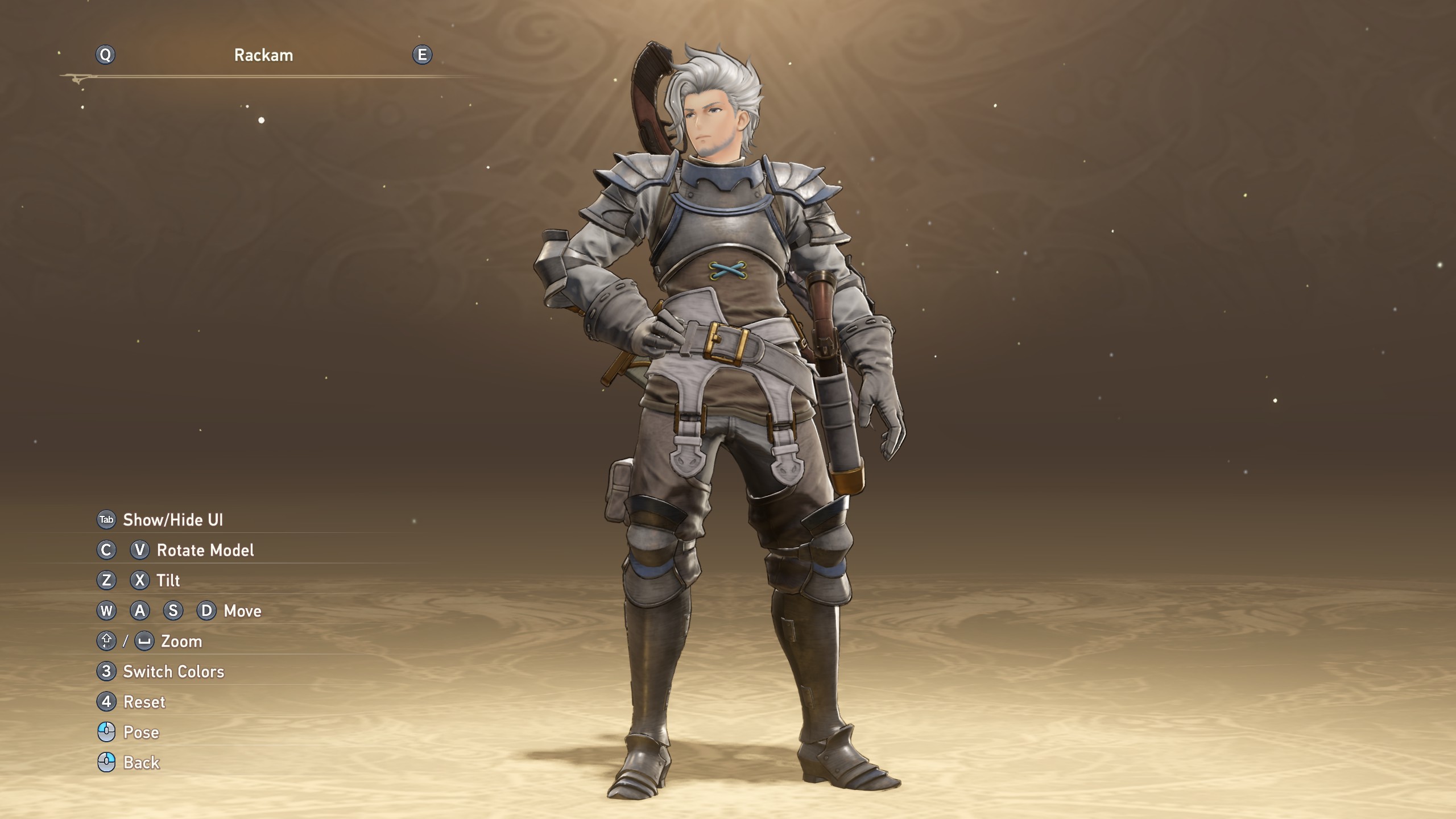Image resolution: width=1456 pixels, height=819 pixels.
Task: Choose the Switch Colors option
Action: click(173, 672)
